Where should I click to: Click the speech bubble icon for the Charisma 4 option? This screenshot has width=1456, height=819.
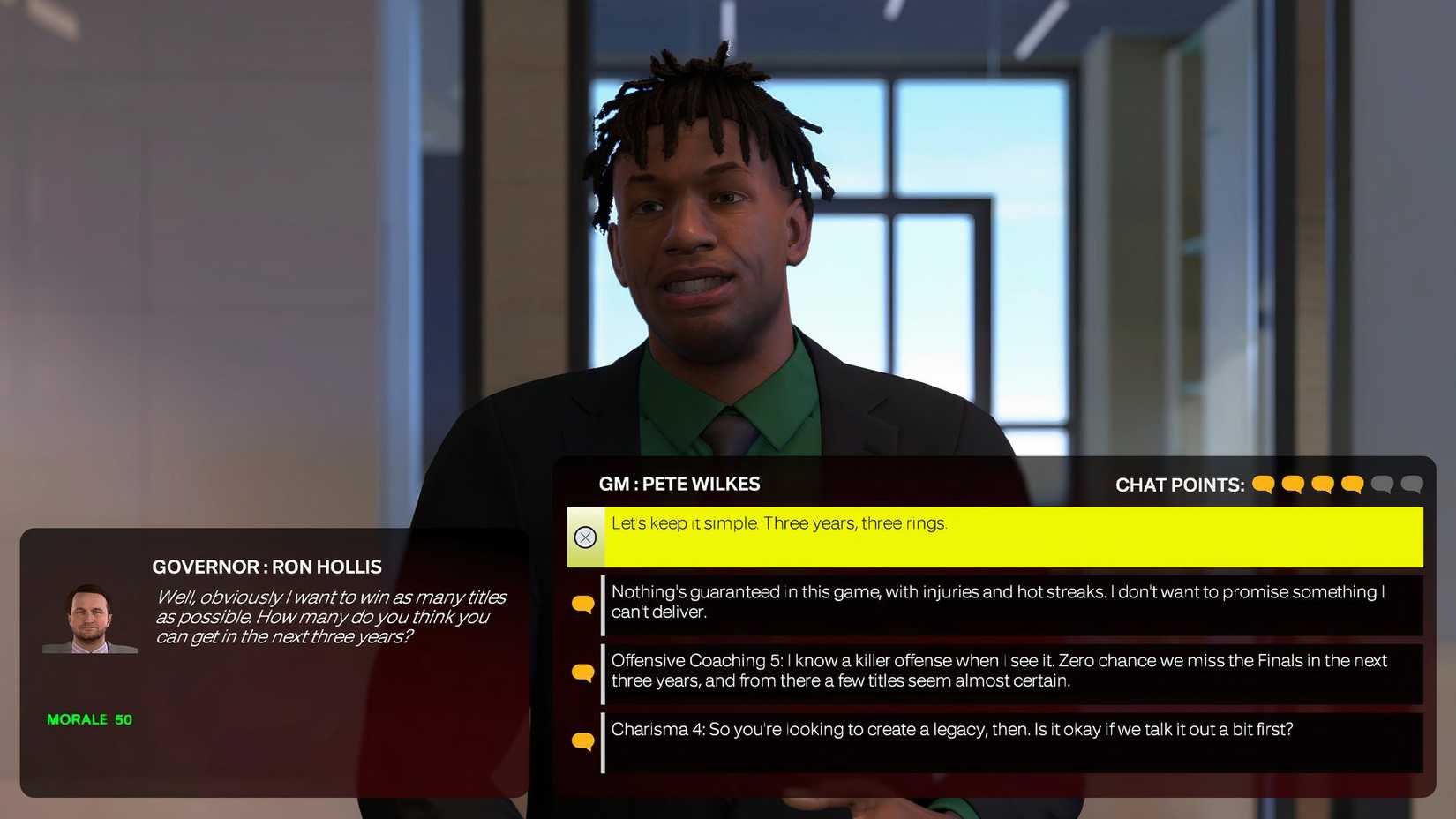coord(583,740)
